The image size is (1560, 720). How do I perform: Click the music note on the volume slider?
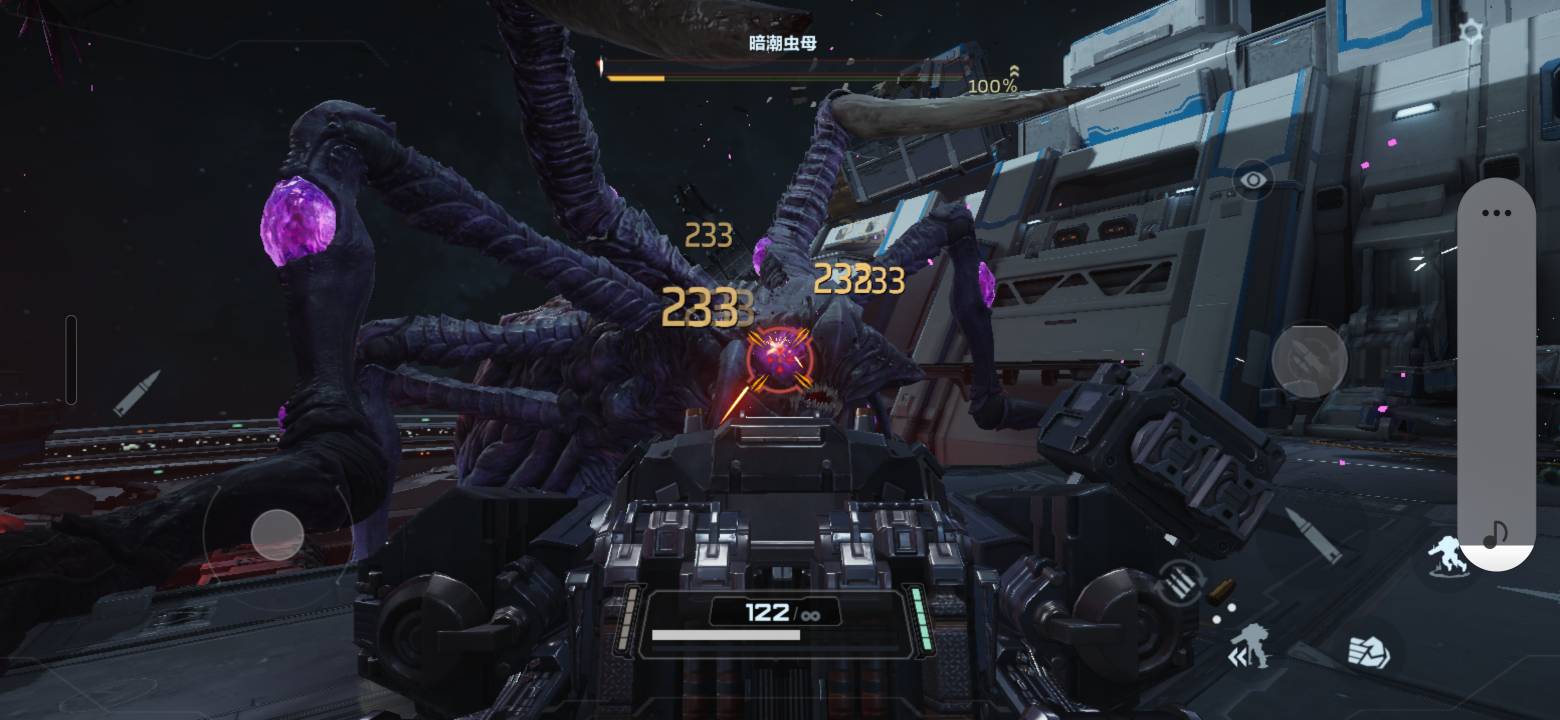(1495, 534)
